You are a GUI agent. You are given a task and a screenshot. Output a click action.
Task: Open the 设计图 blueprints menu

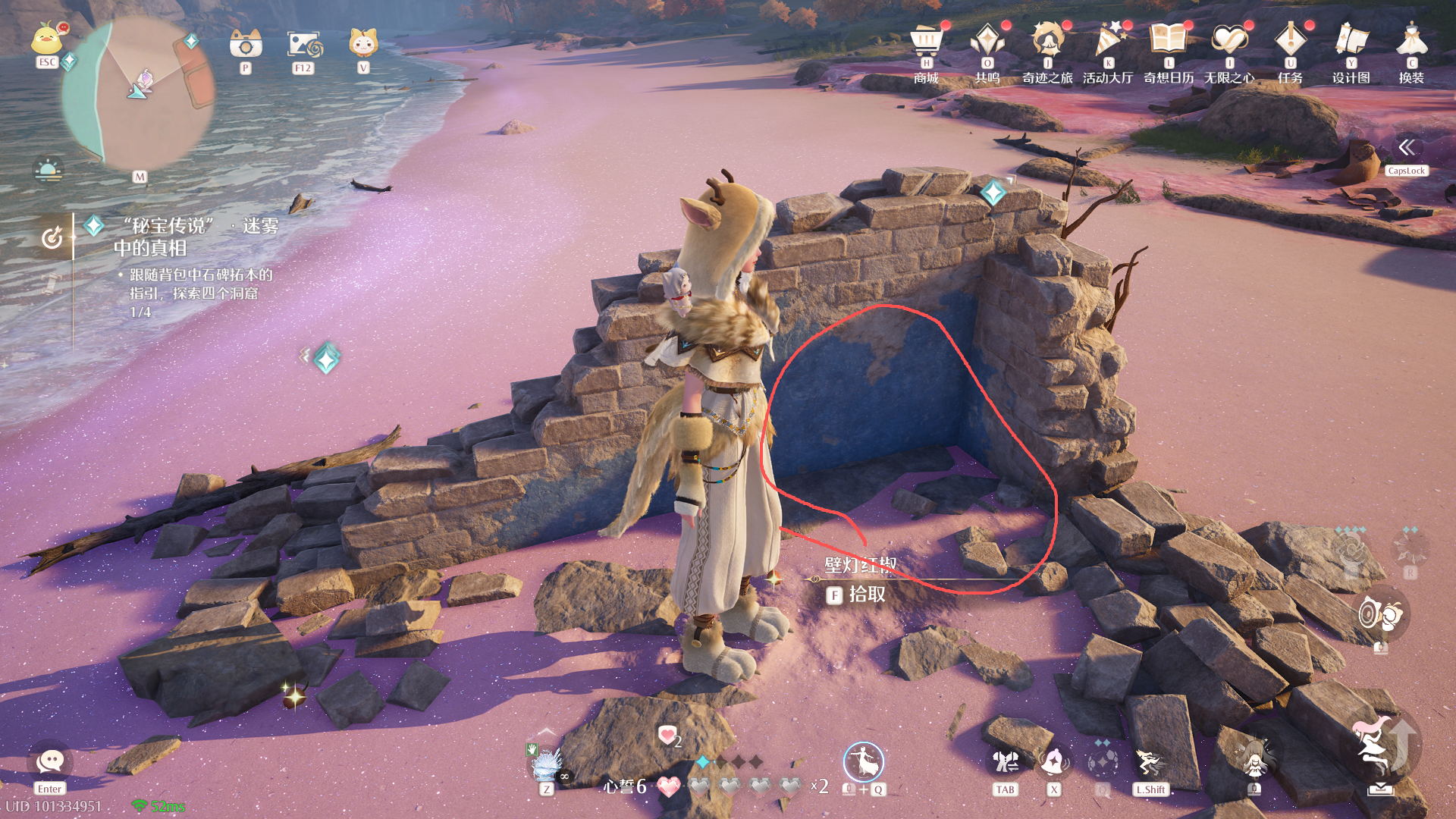click(1351, 42)
